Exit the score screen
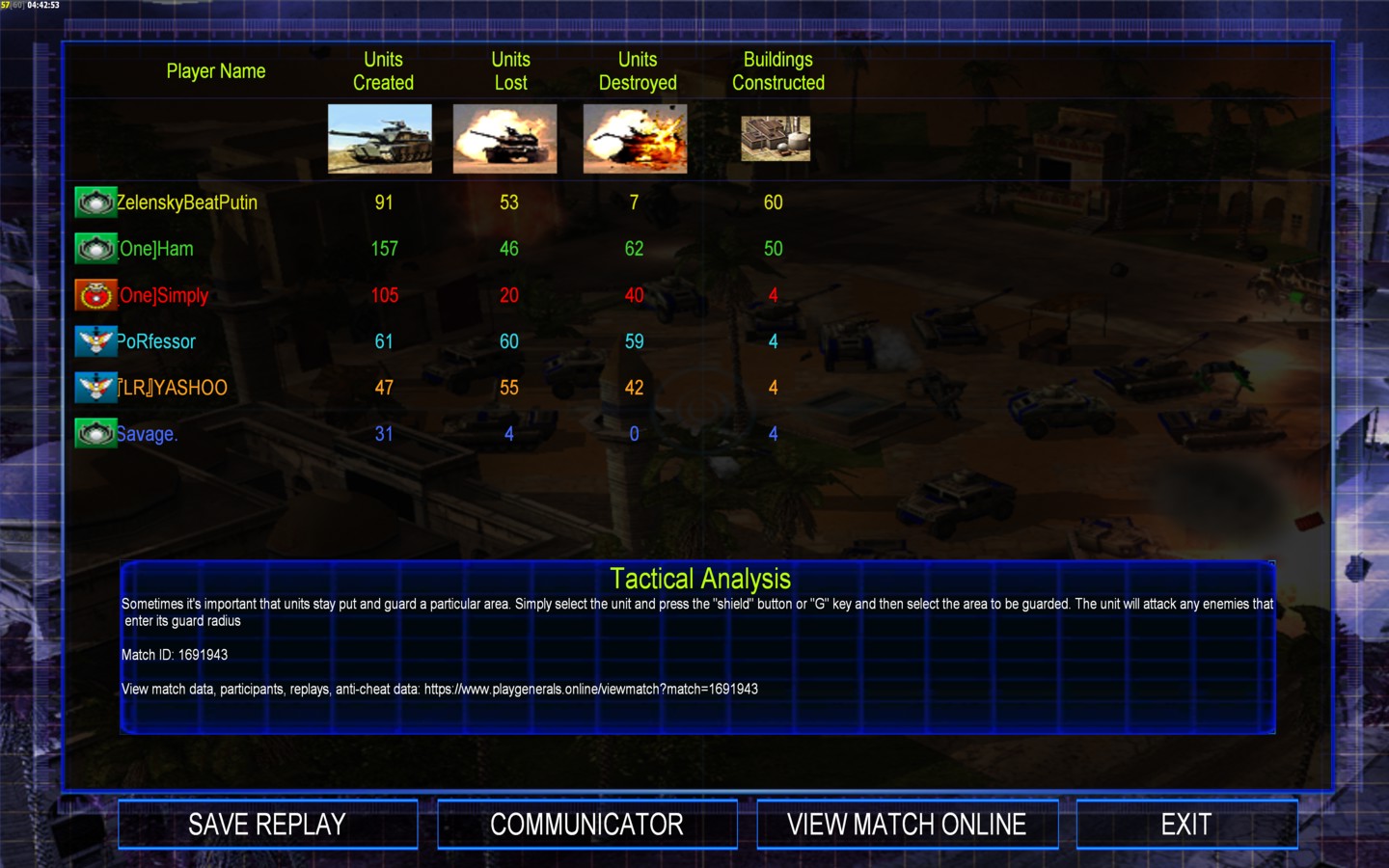The image size is (1389, 868). coord(1185,825)
